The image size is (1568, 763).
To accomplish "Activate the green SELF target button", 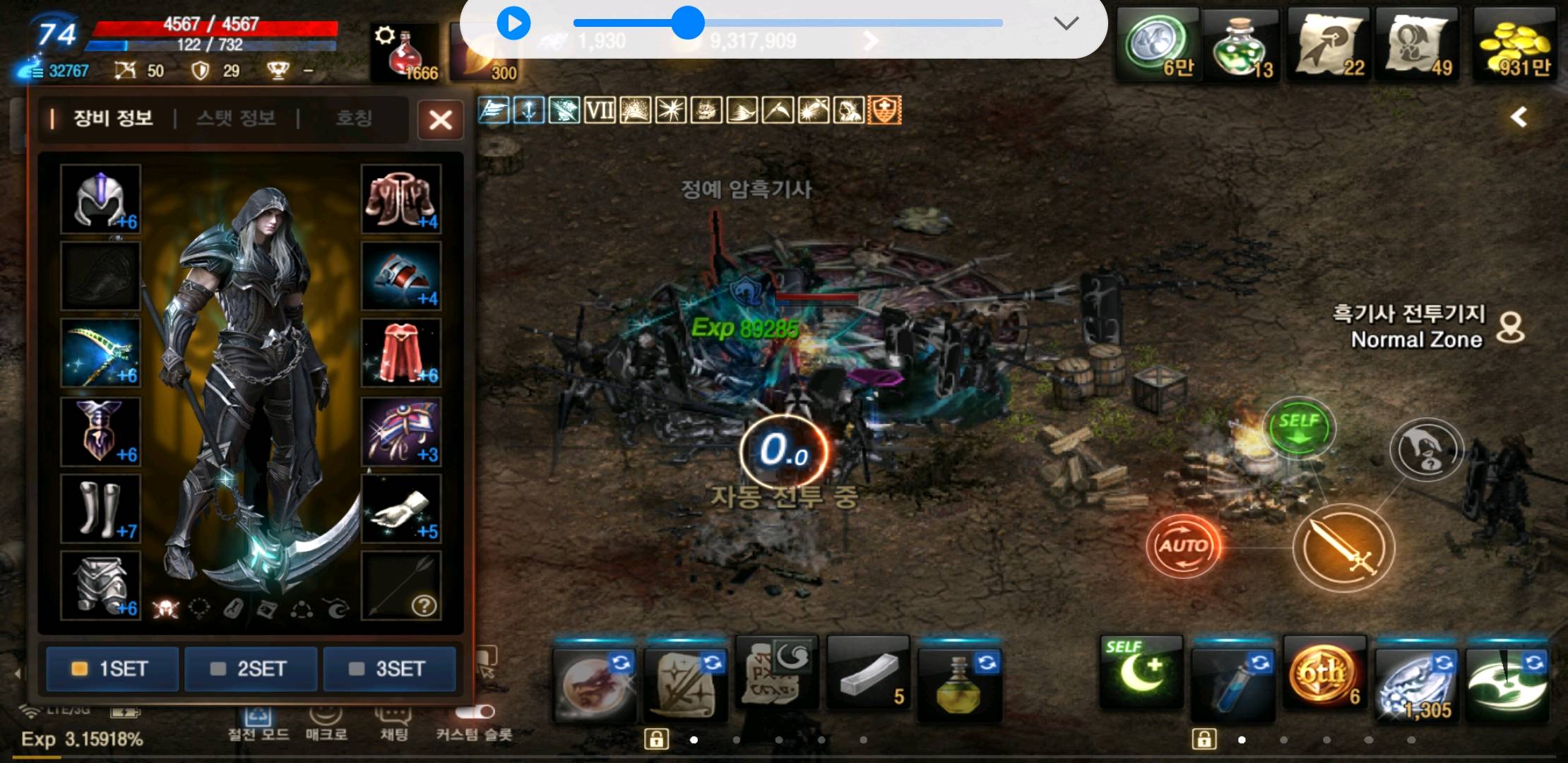I will pos(1298,428).
